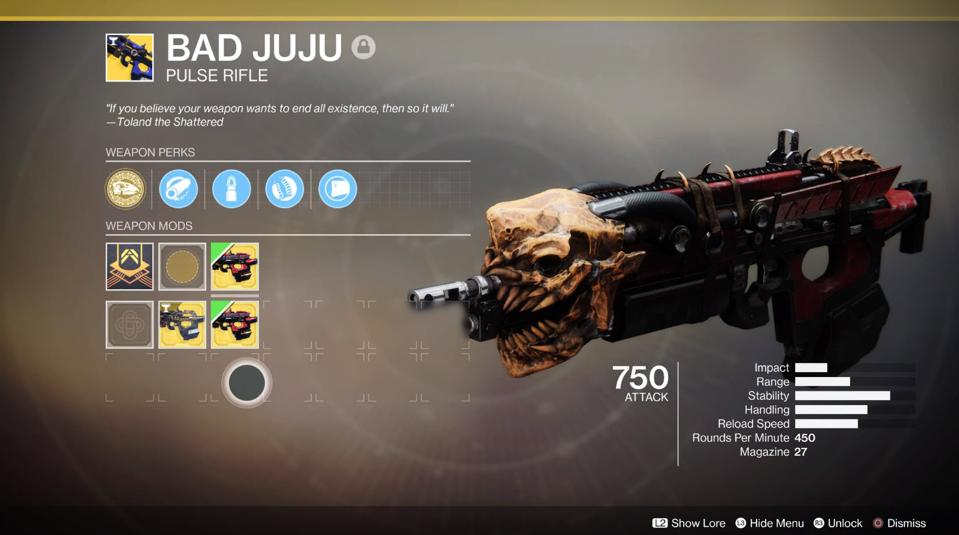Image resolution: width=959 pixels, height=535 pixels.
Task: Toggle the padlock icon beside Bad Juju
Action: [363, 47]
